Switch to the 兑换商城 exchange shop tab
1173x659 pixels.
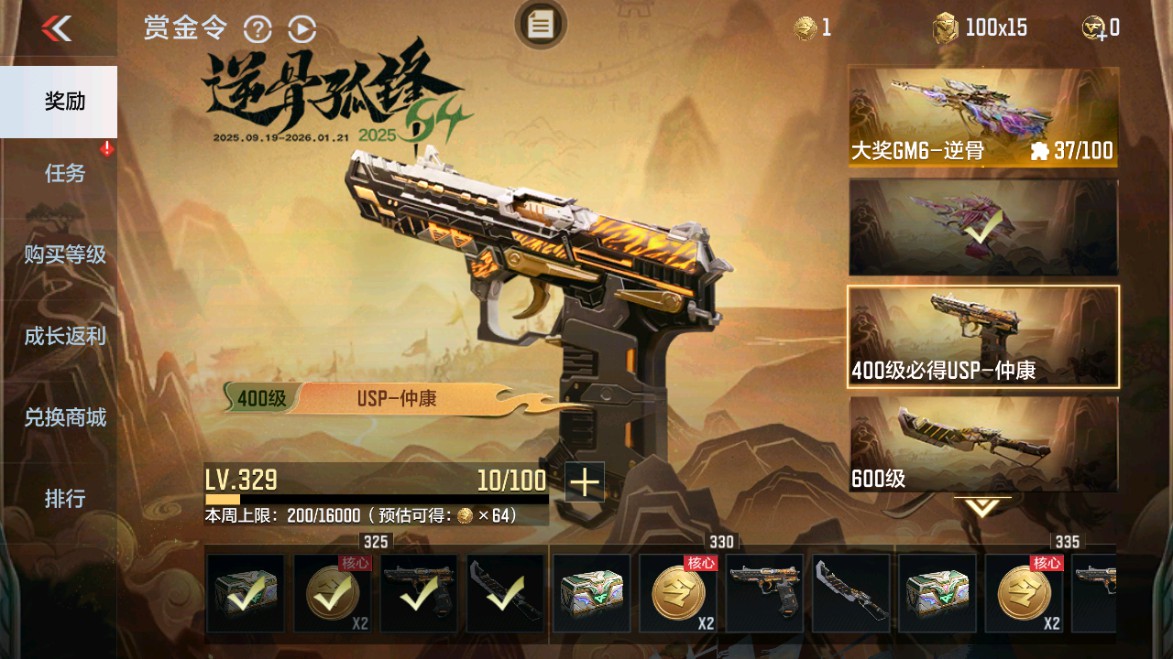[x=64, y=417]
